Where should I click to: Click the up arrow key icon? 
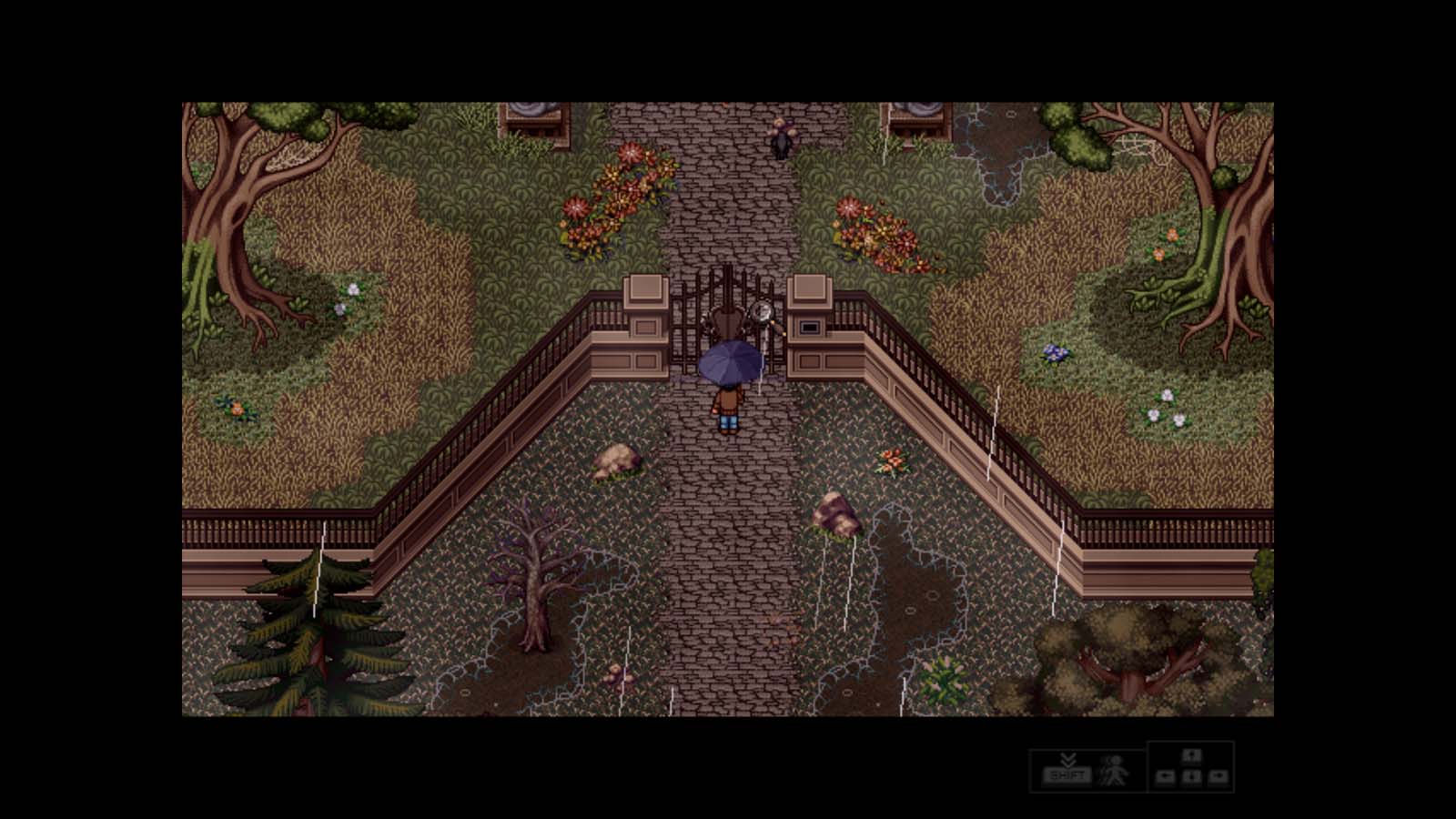point(1190,757)
